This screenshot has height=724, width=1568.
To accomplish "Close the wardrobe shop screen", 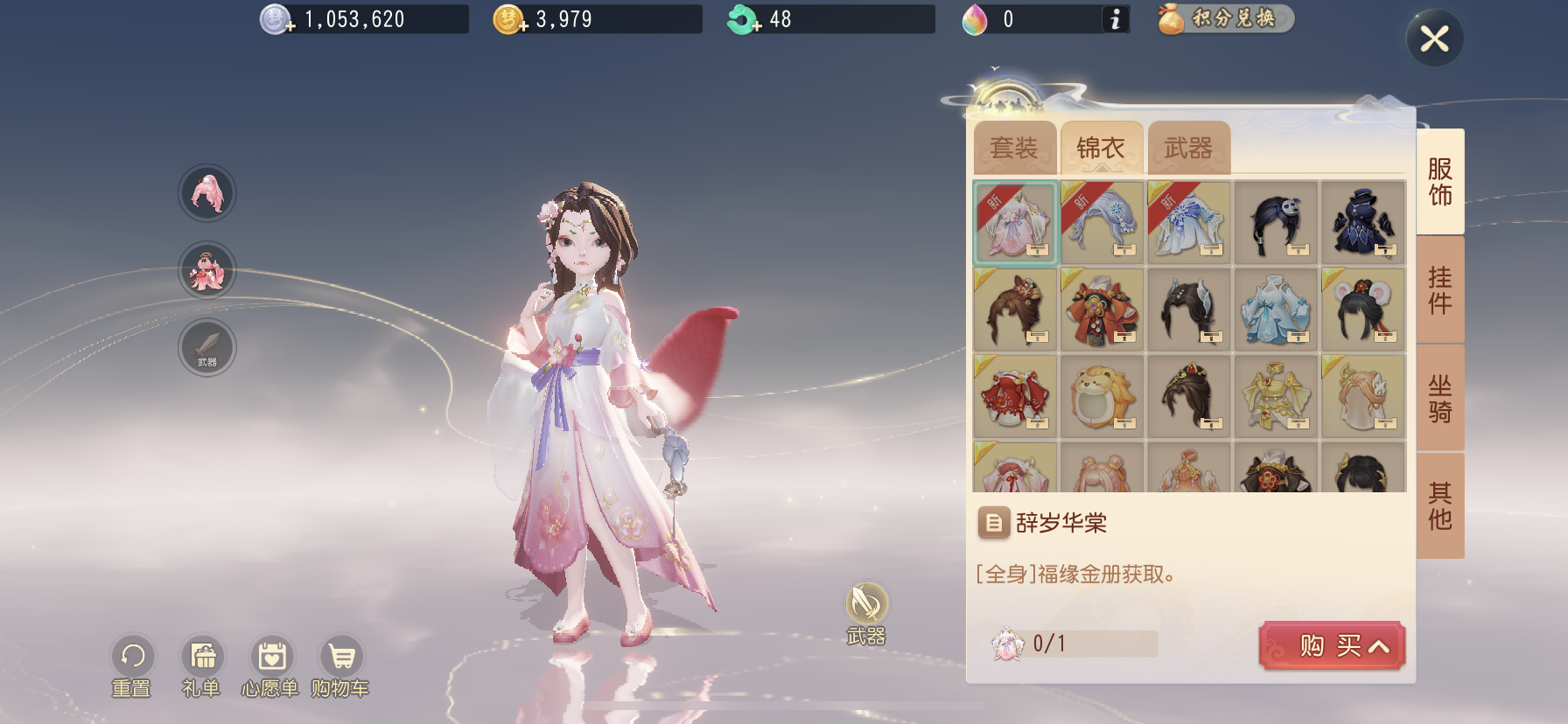I will pyautogui.click(x=1434, y=38).
